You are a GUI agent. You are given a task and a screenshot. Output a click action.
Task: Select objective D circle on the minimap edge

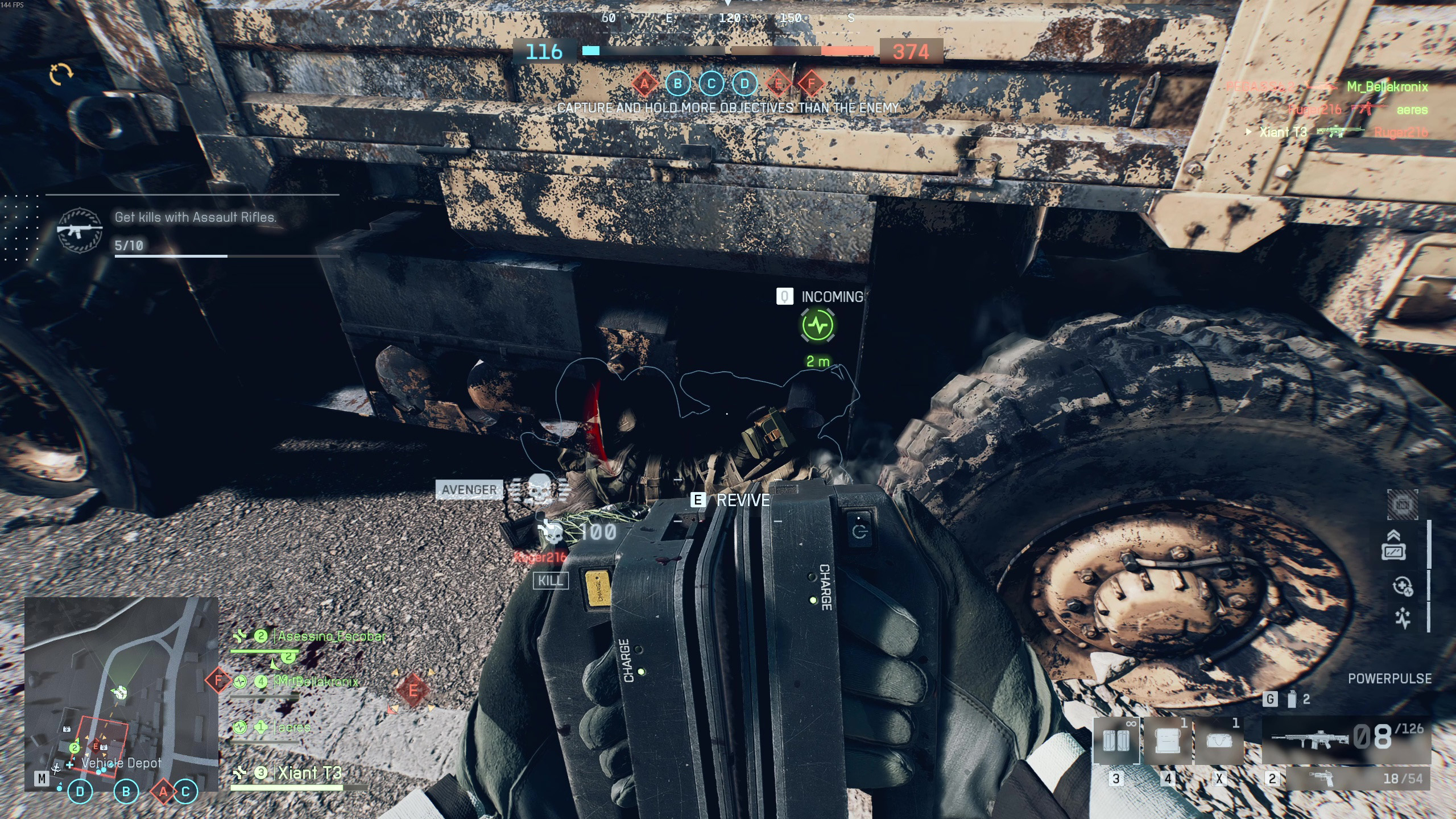[80, 791]
